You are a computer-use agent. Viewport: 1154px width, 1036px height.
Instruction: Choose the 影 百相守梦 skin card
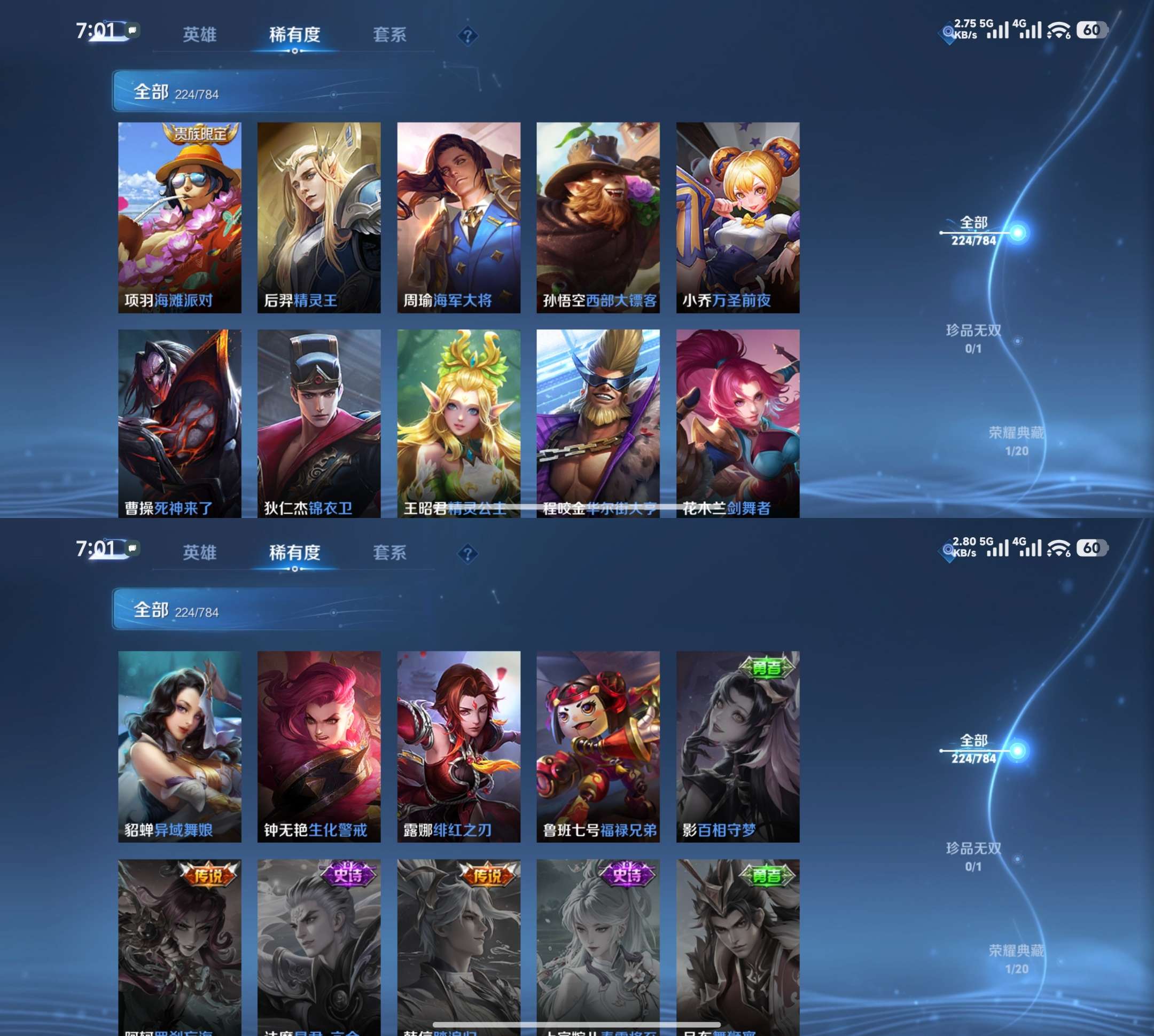tap(738, 746)
